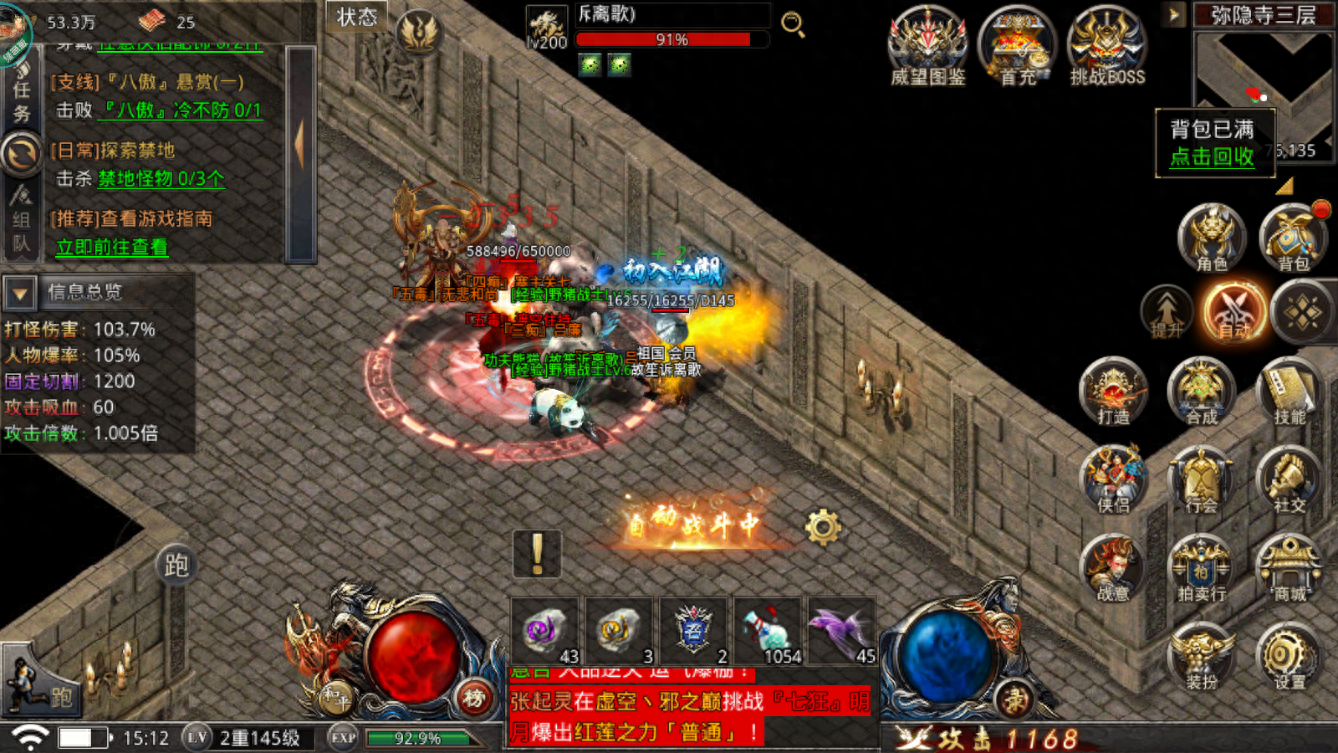Open the 首充 first-recharge offer
This screenshot has height=753, width=1338.
pos(1017,45)
